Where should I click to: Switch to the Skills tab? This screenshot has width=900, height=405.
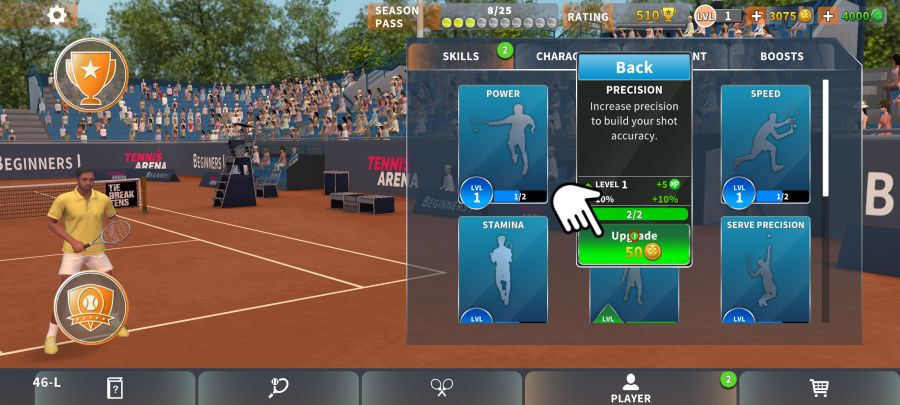(x=461, y=57)
